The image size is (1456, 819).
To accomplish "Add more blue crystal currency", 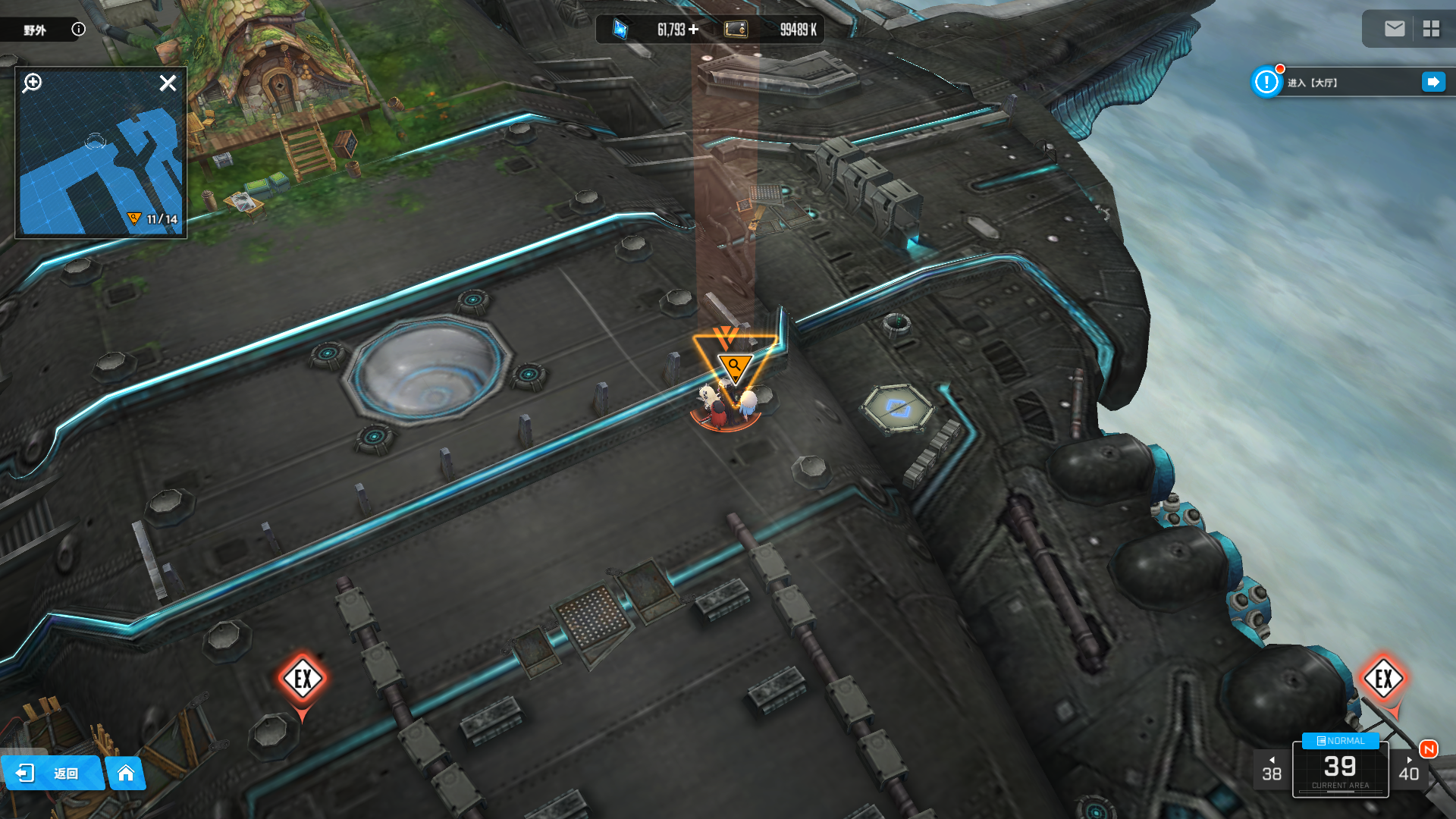I will (x=693, y=30).
